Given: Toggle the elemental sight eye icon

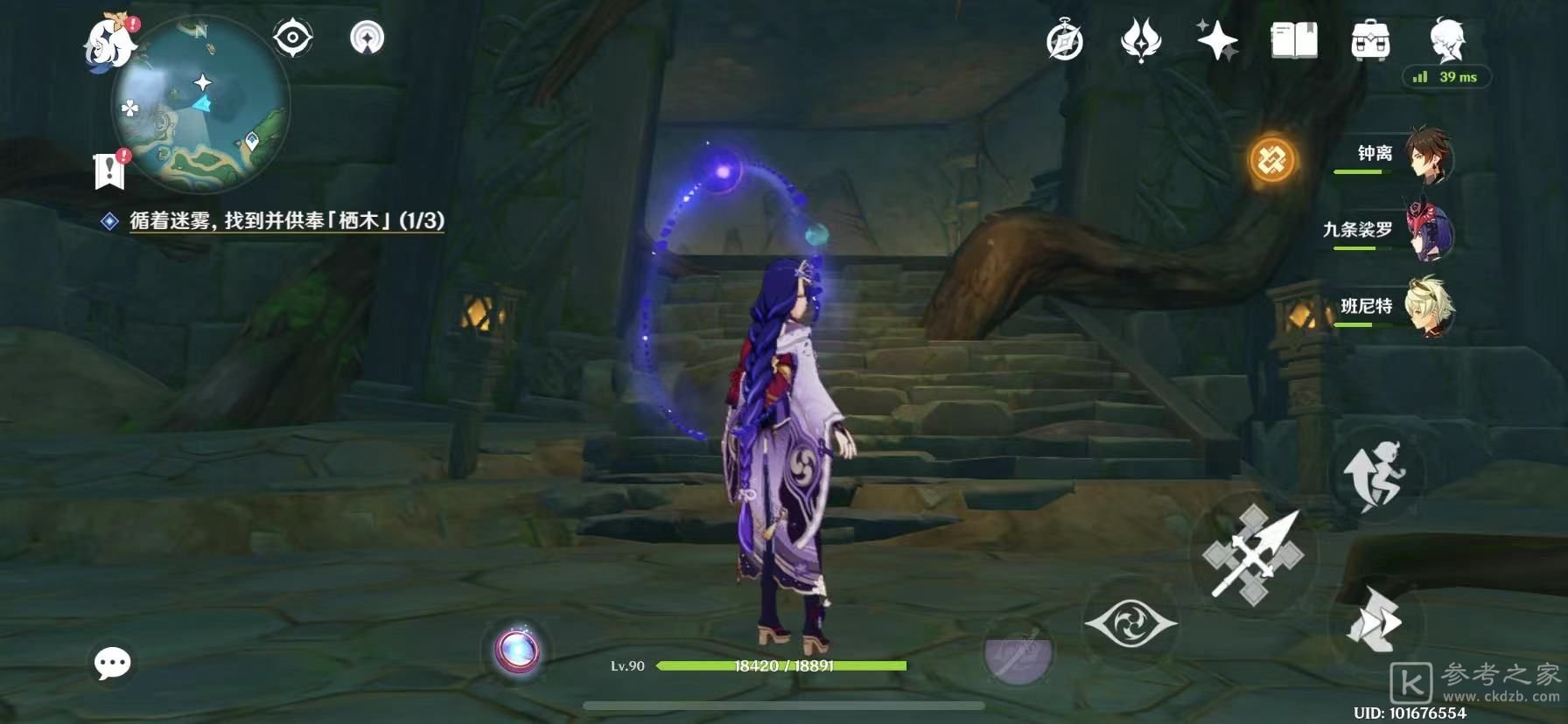Looking at the screenshot, I should [292, 38].
